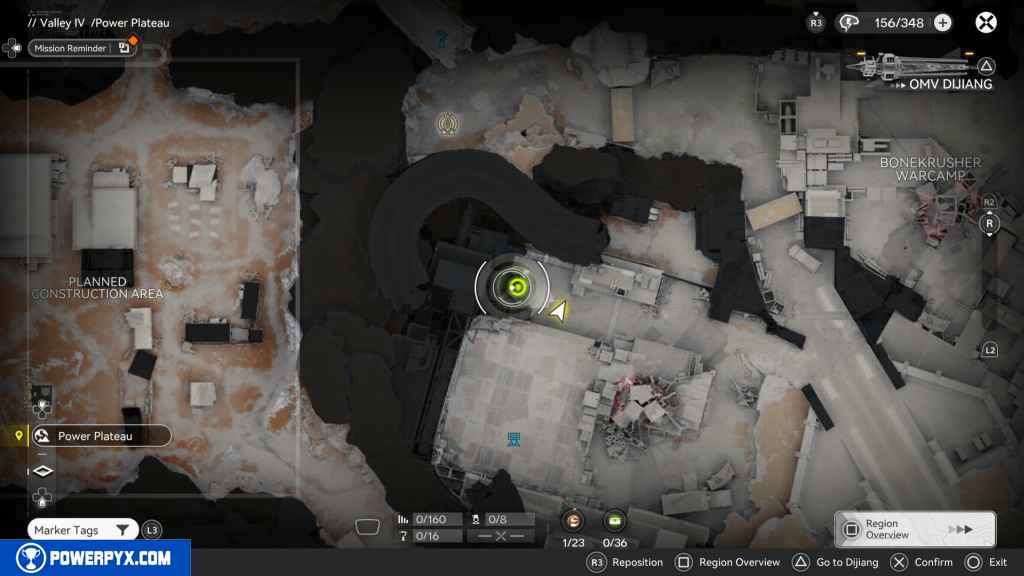The image size is (1024, 576).
Task: Add sanity with the plus button
Action: pyautogui.click(x=942, y=22)
